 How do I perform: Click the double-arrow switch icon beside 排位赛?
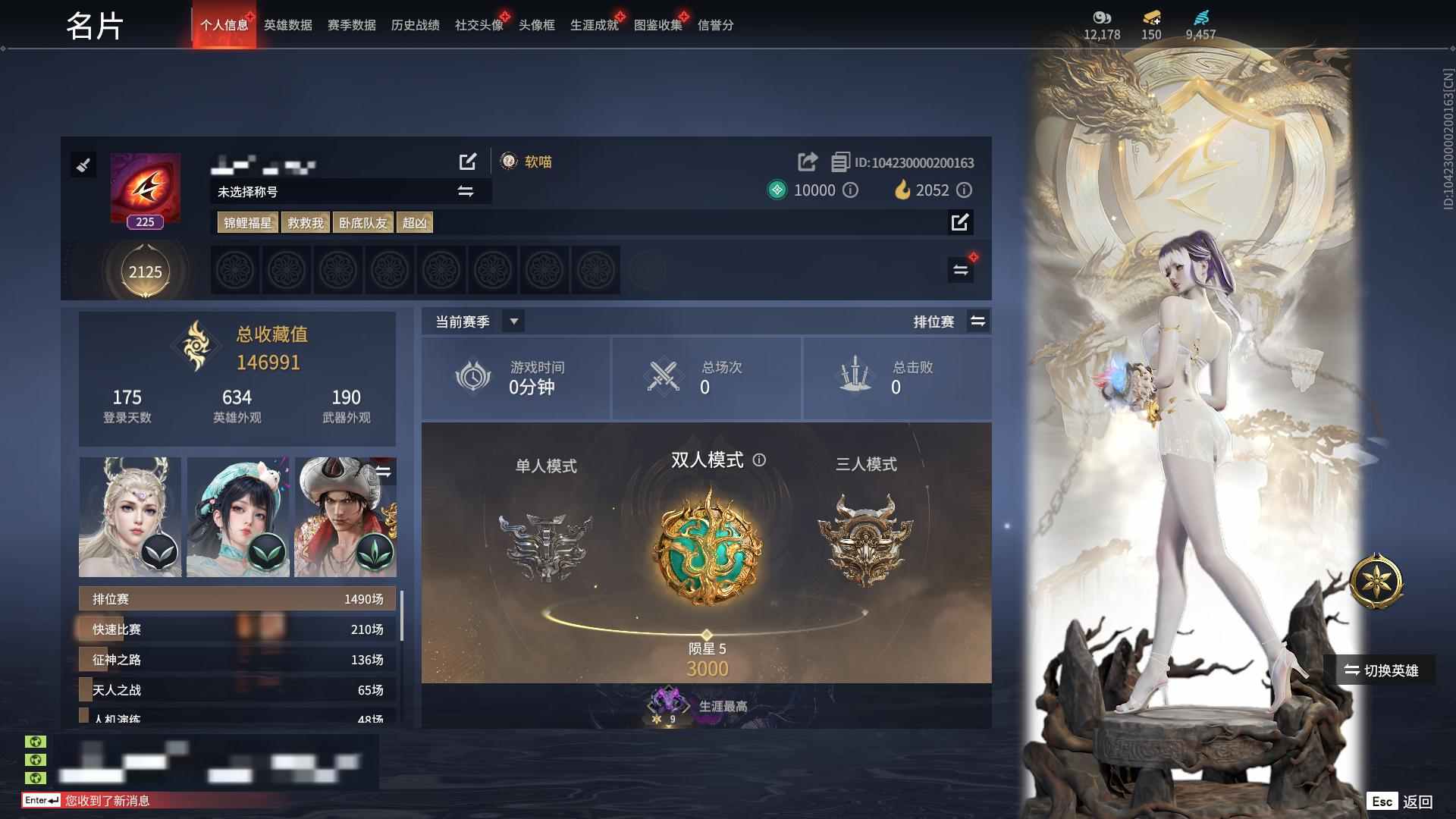point(977,321)
